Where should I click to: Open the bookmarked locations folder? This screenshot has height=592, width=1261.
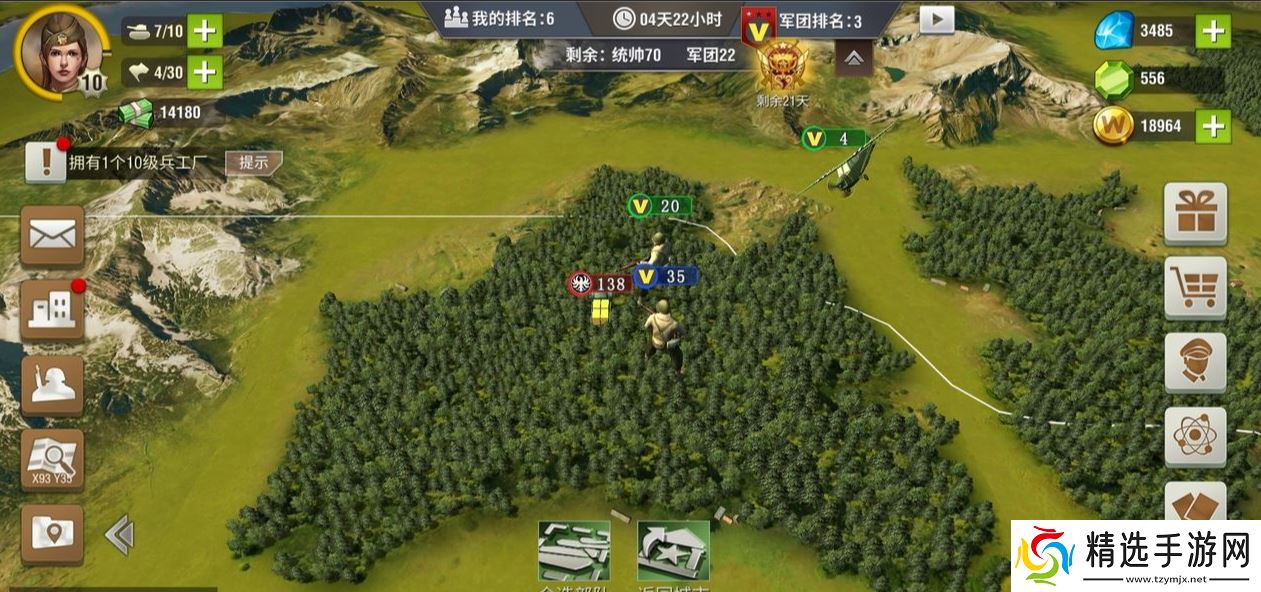52,535
